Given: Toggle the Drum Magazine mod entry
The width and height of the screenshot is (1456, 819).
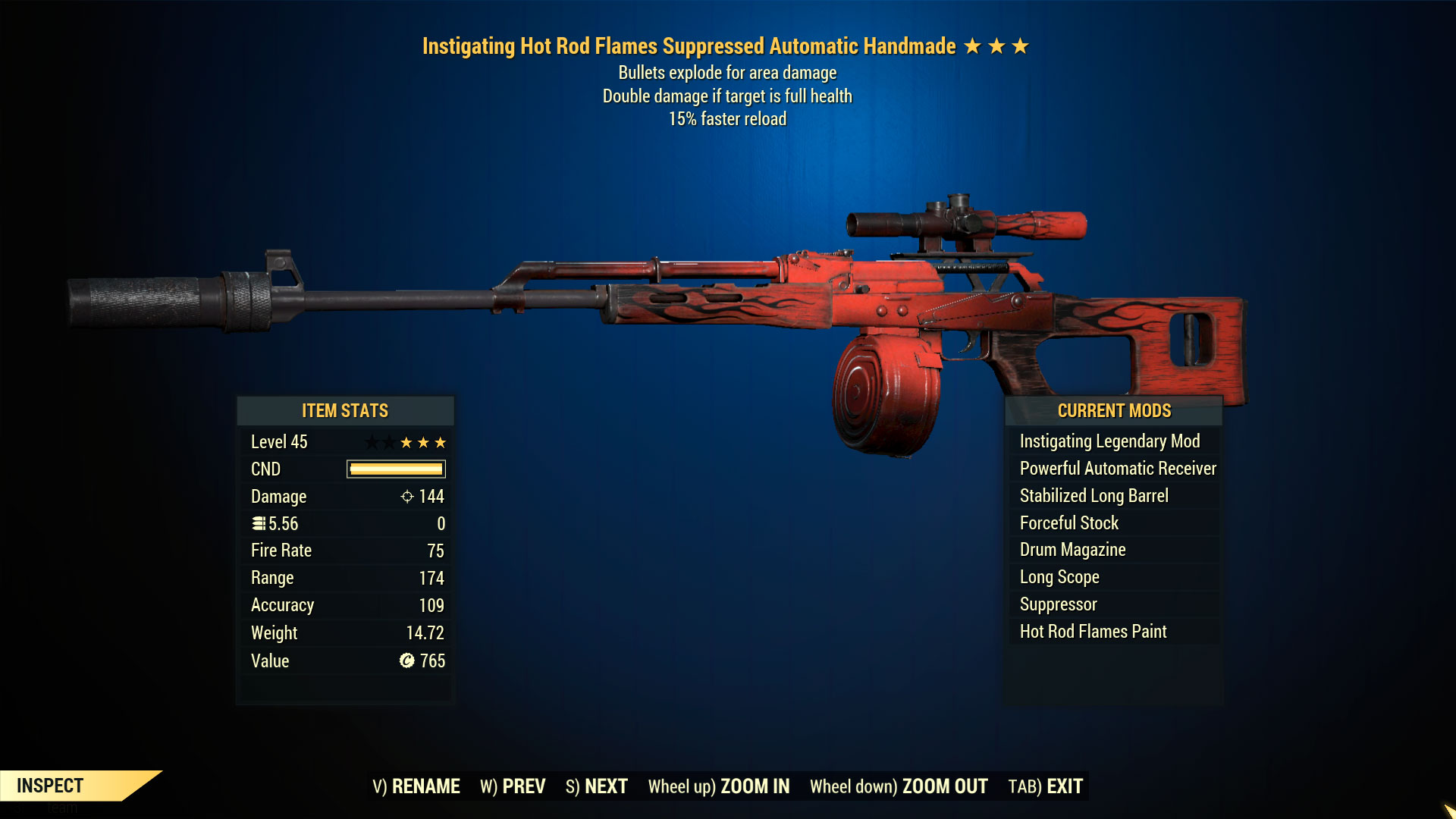Looking at the screenshot, I should (x=1072, y=550).
